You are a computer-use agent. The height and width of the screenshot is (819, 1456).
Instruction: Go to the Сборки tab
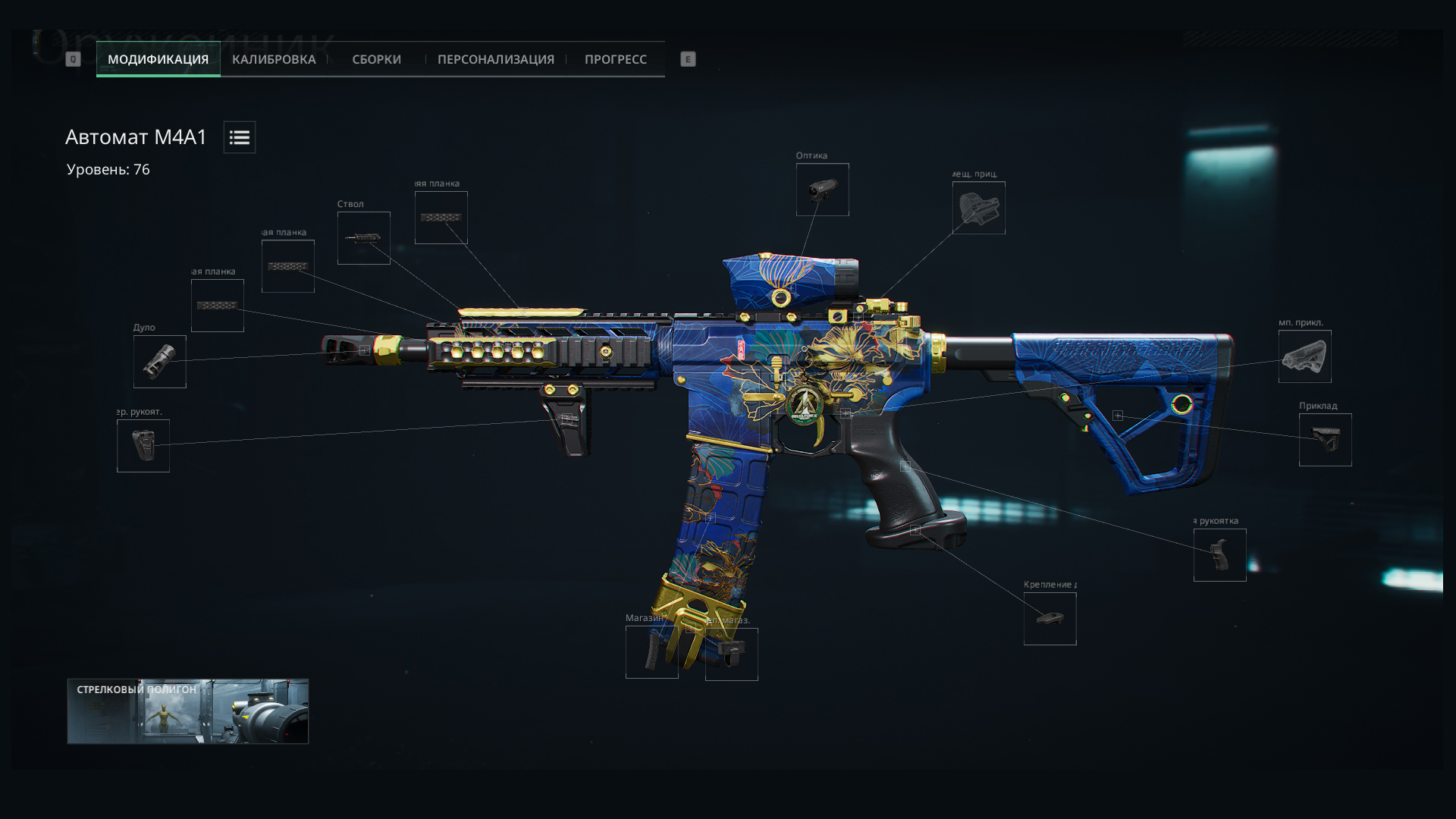tap(376, 59)
